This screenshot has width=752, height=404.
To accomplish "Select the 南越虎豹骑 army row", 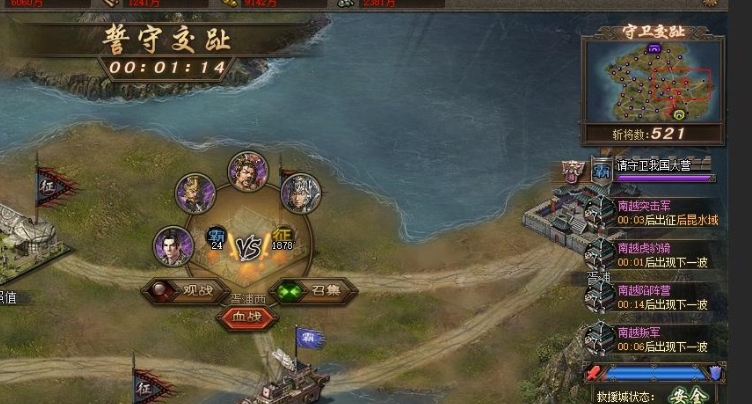I will 651,254.
